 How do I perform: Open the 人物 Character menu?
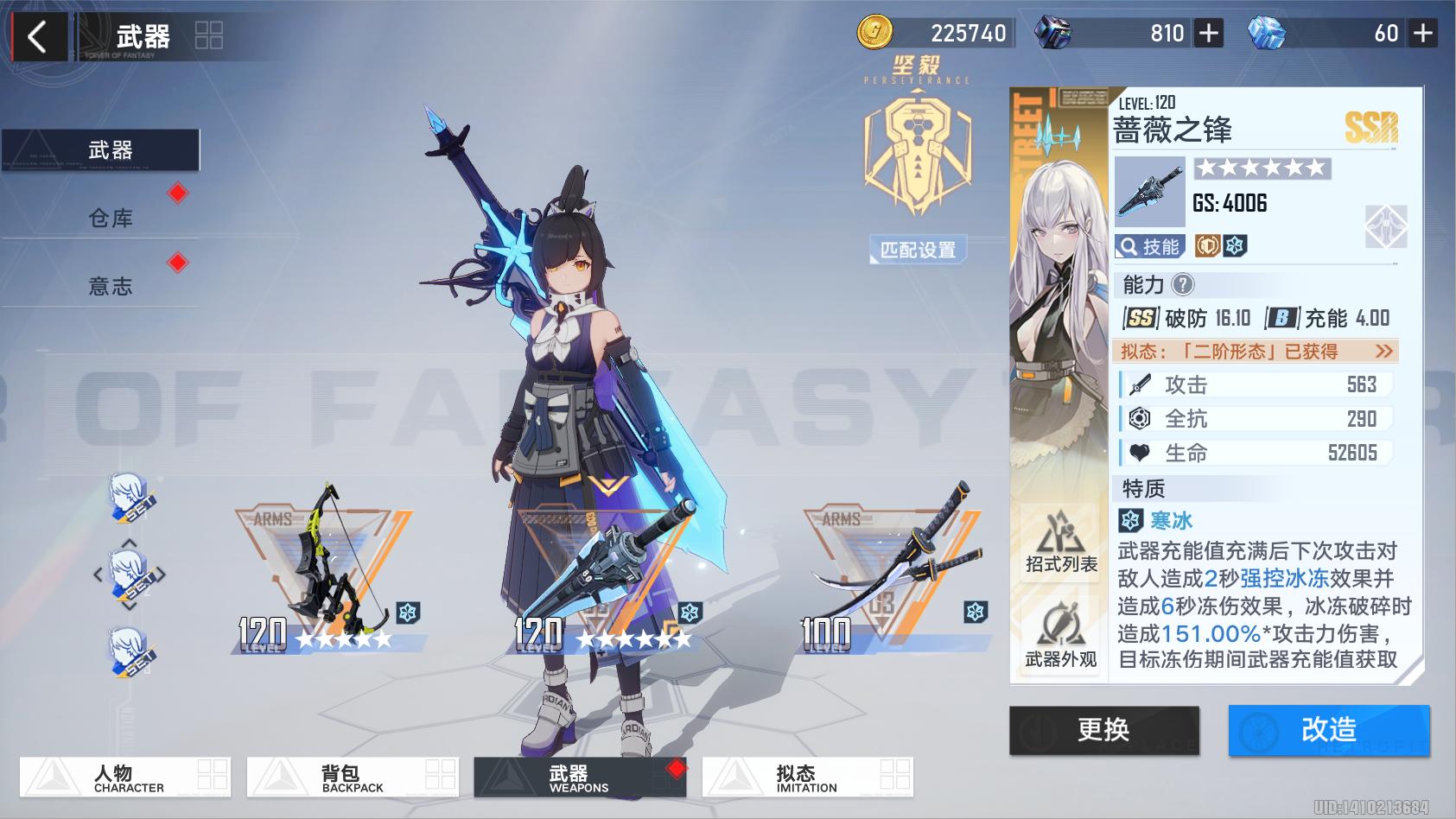coord(126,778)
